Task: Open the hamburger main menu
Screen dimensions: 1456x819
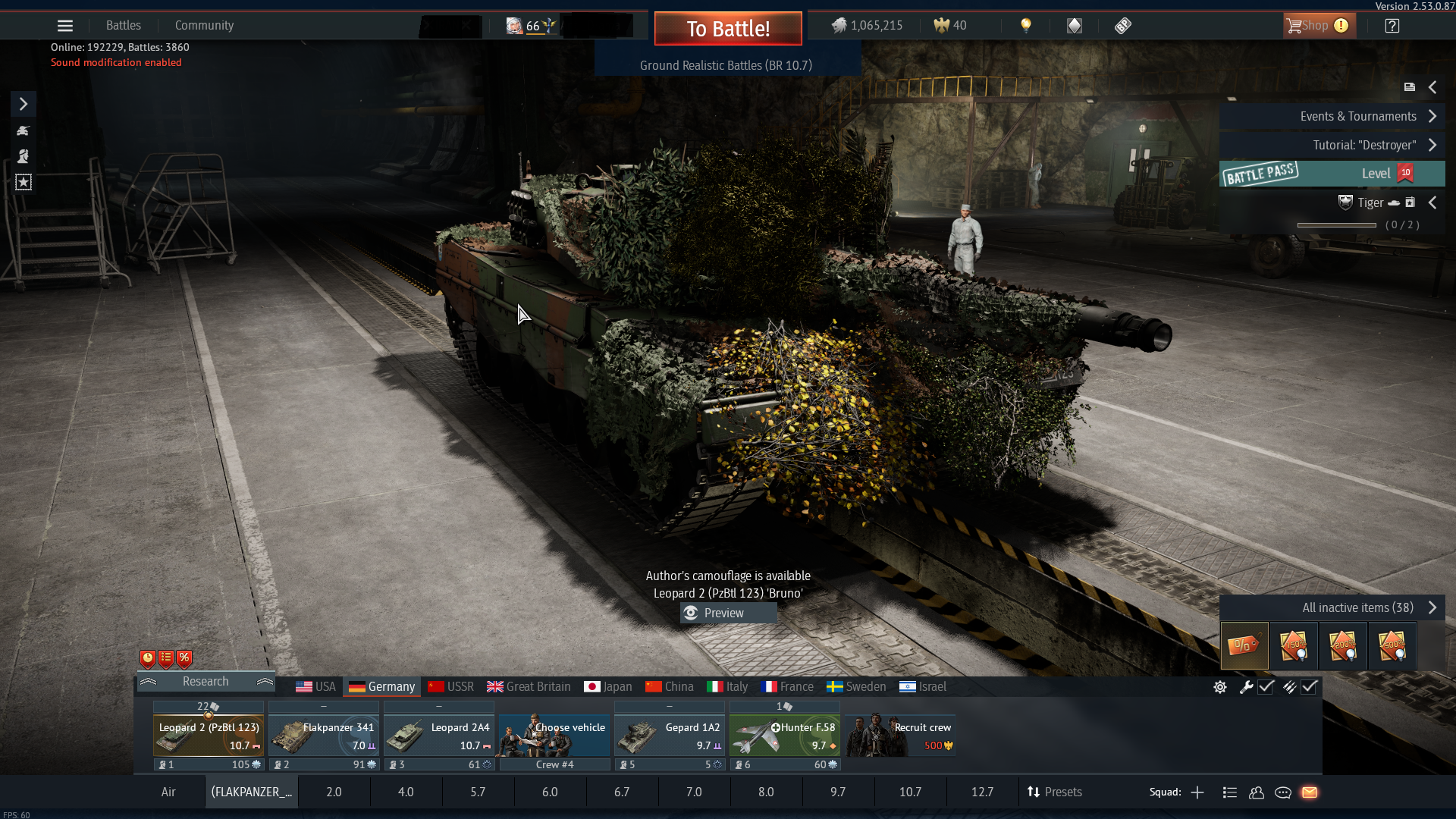Action: tap(65, 26)
